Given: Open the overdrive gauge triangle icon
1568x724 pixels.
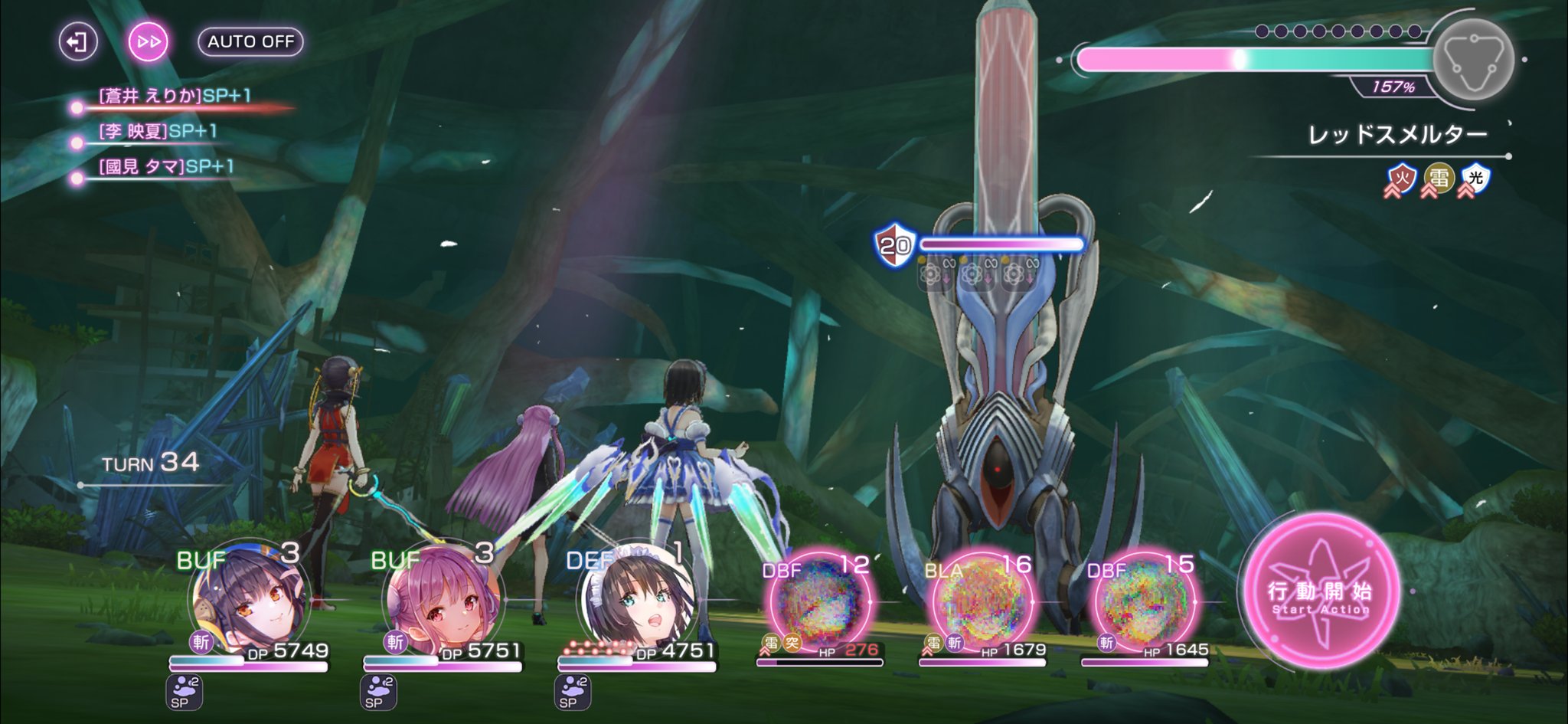Looking at the screenshot, I should (x=1472, y=59).
